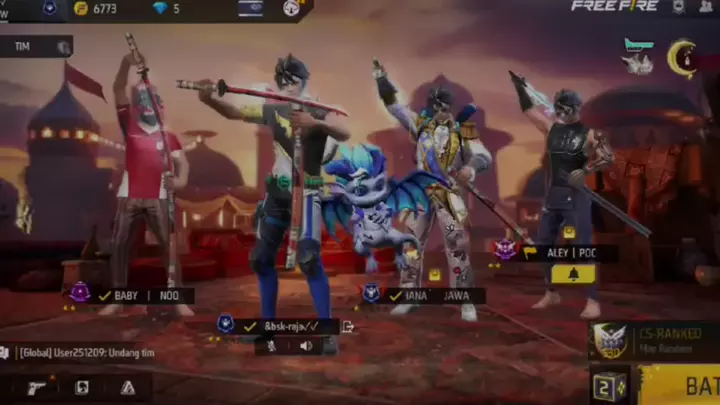The height and width of the screenshot is (405, 720).
Task: Open the weapon armory pistol icon
Action: coord(37,387)
